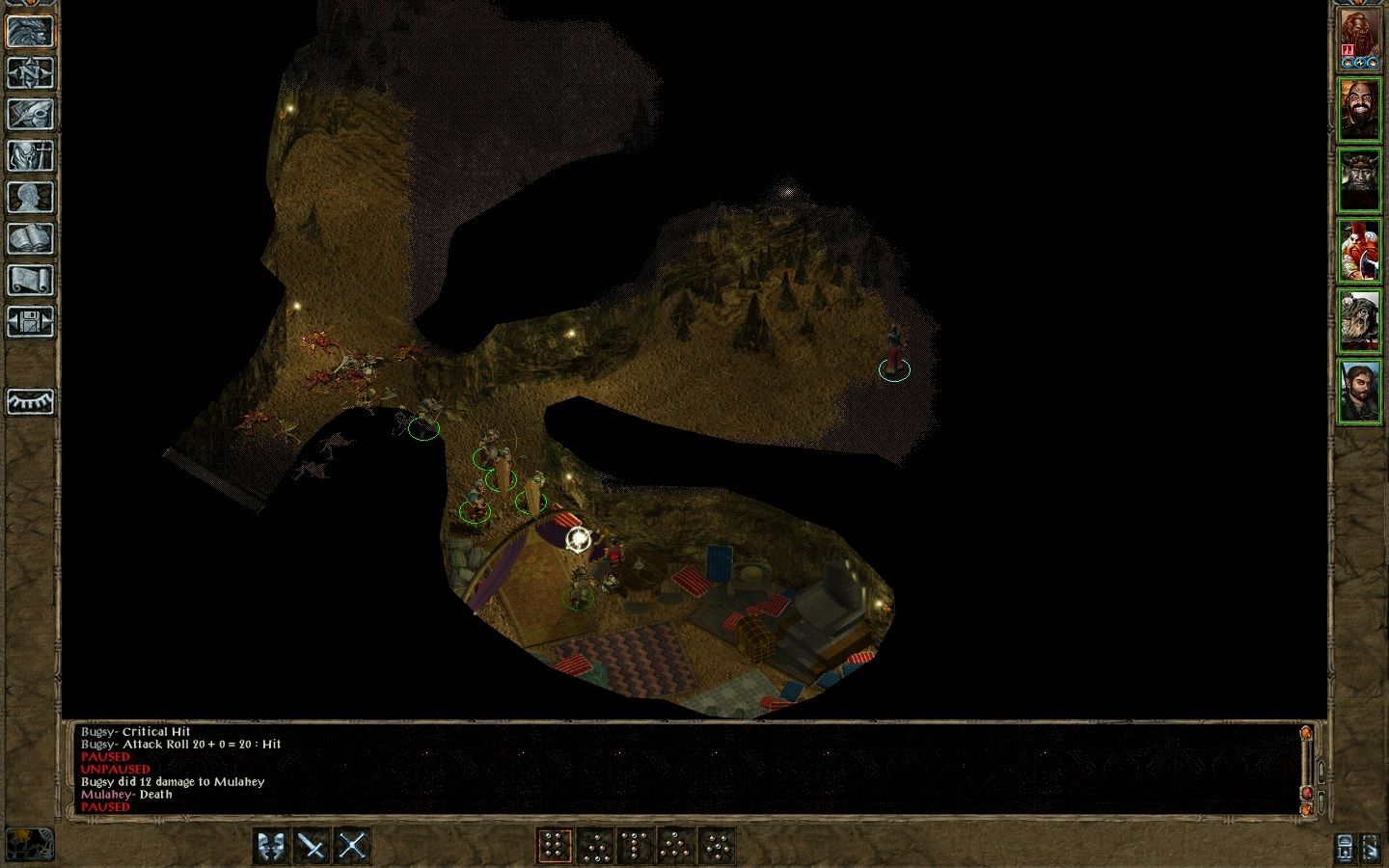Select the bald laughing man portrait

(1358, 110)
